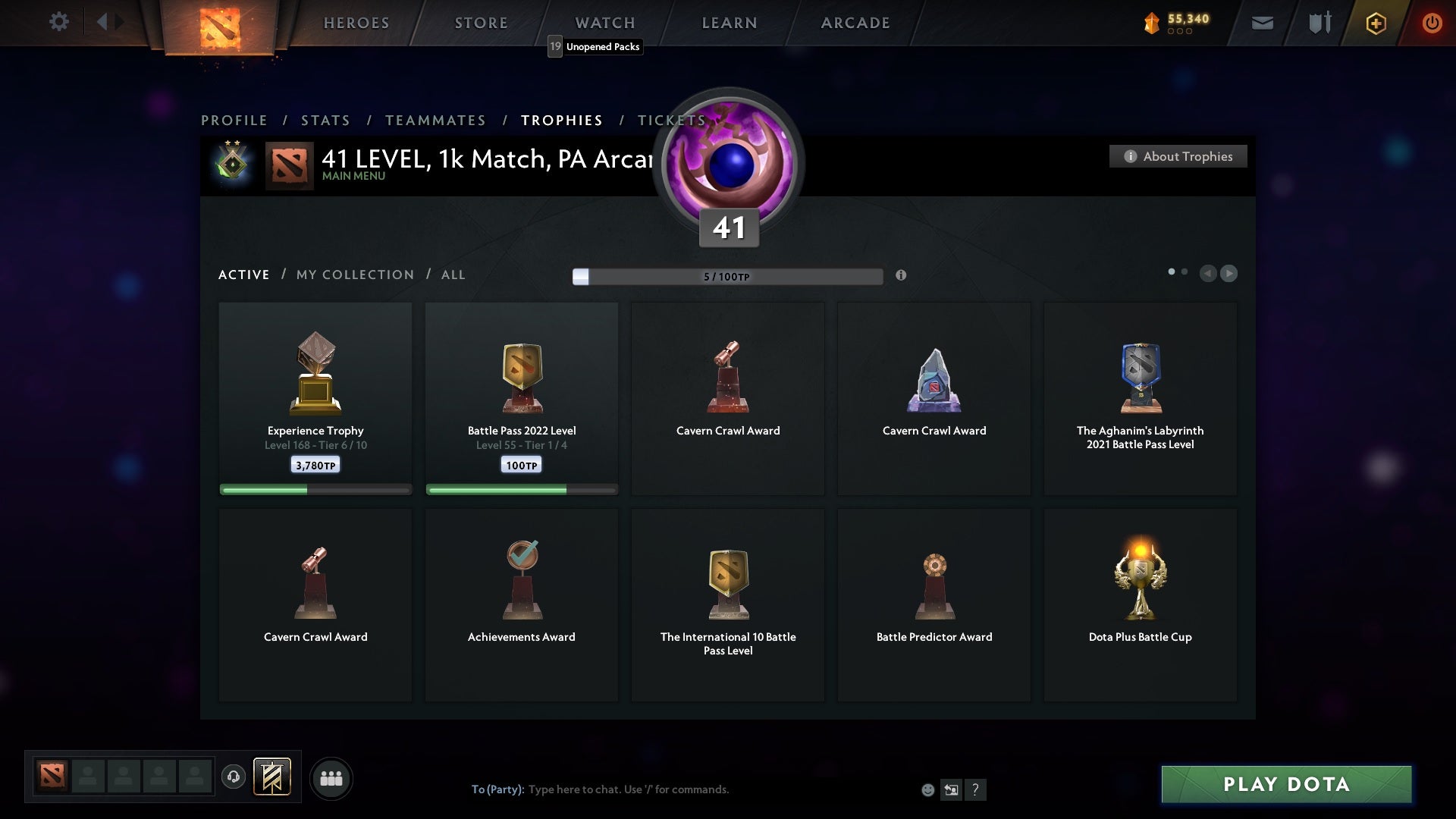Image resolution: width=1456 pixels, height=819 pixels.
Task: Open the mail notifications icon
Action: tap(1263, 23)
